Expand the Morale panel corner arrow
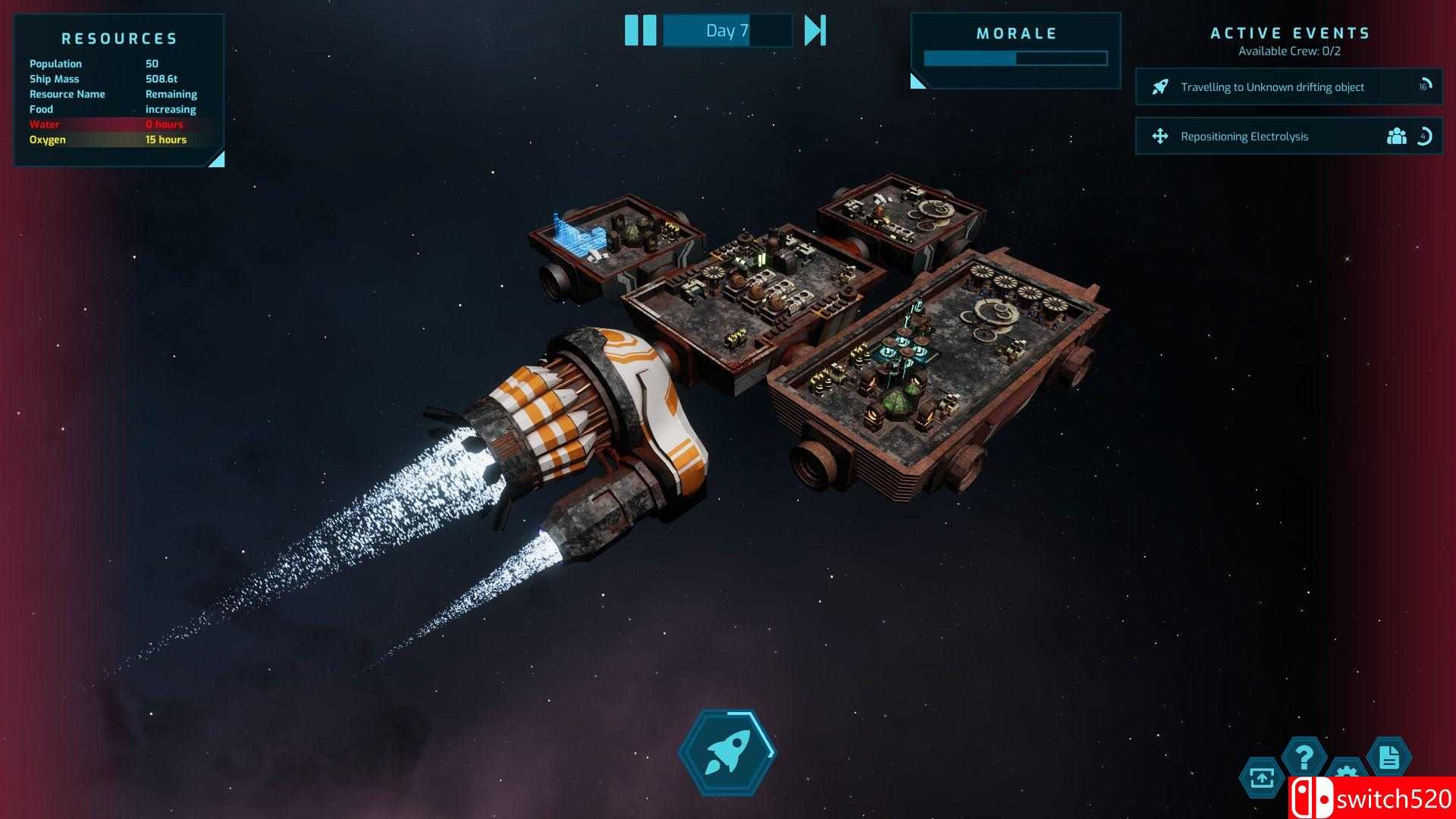 pyautogui.click(x=918, y=81)
